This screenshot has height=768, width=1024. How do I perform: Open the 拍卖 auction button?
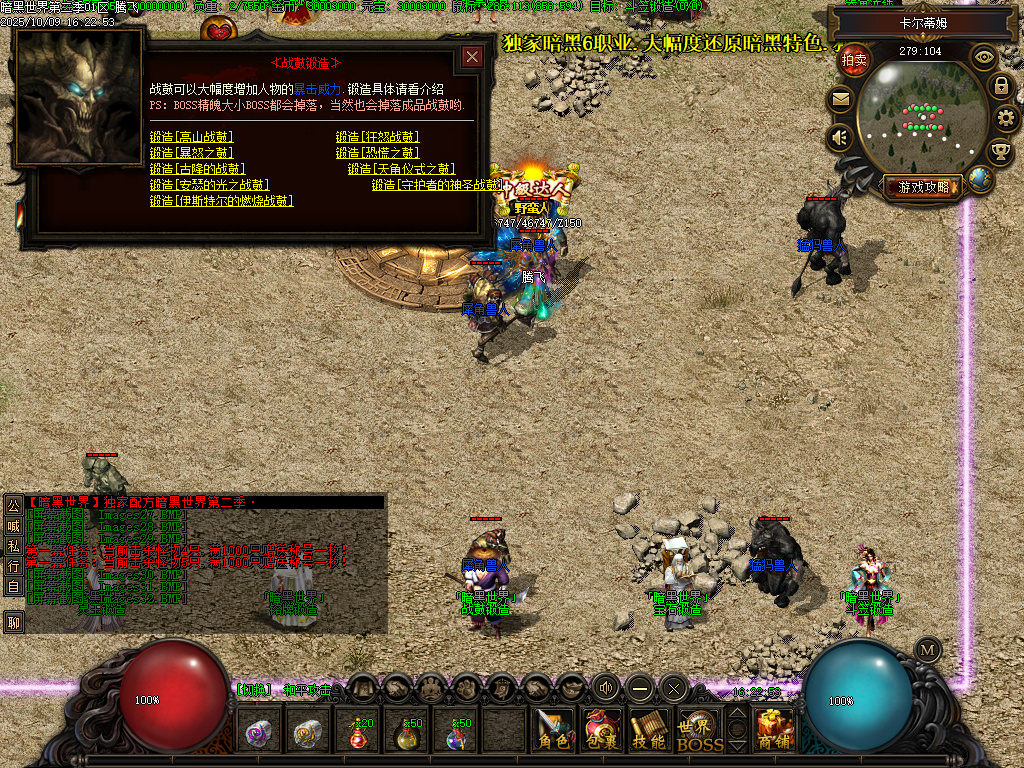(x=854, y=60)
